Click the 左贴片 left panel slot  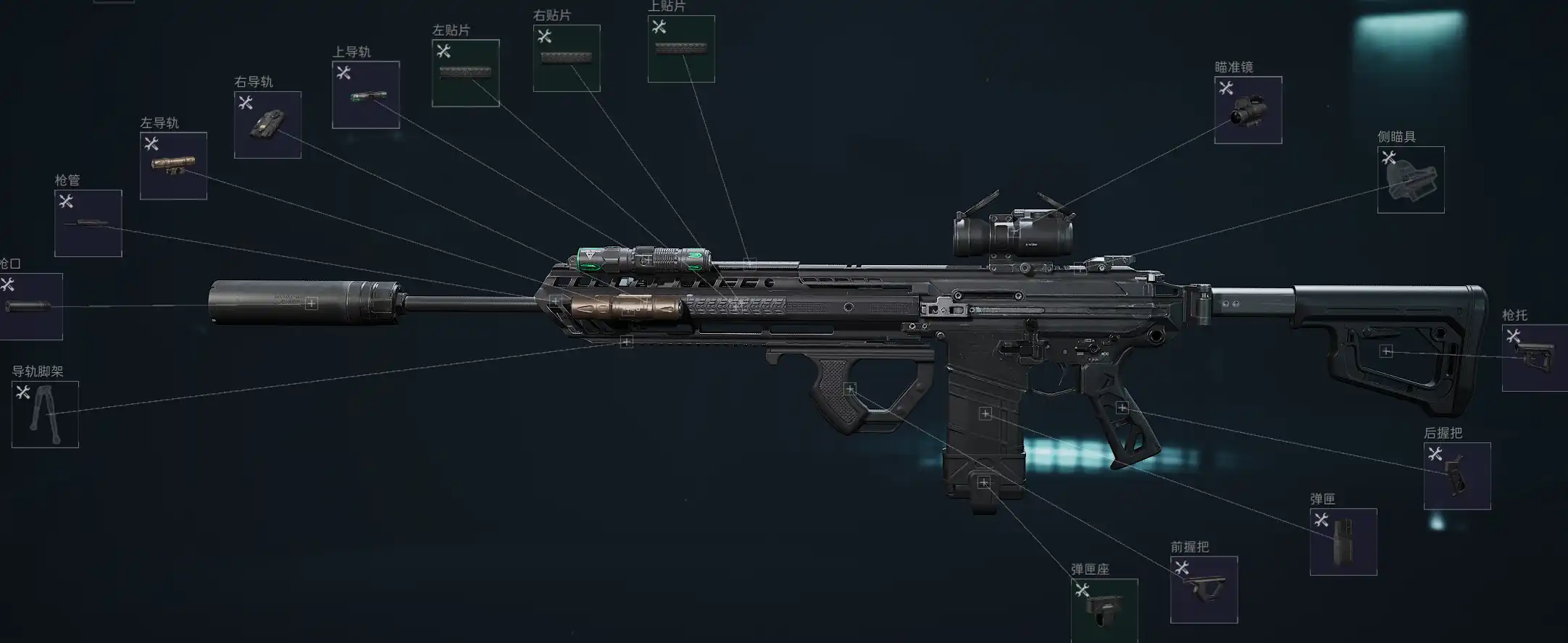(x=465, y=73)
